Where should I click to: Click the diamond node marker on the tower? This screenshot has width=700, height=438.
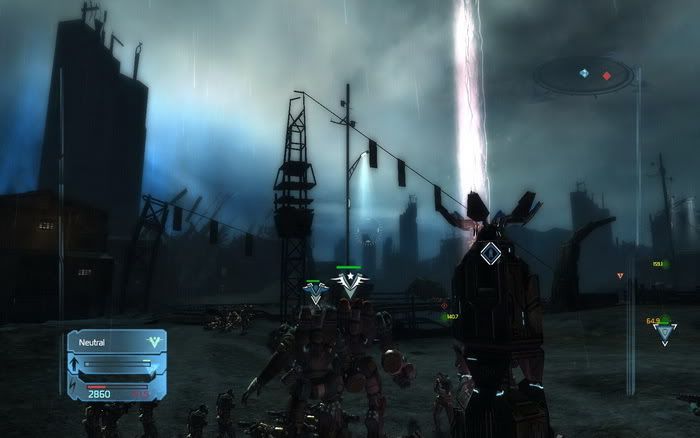[x=489, y=254]
